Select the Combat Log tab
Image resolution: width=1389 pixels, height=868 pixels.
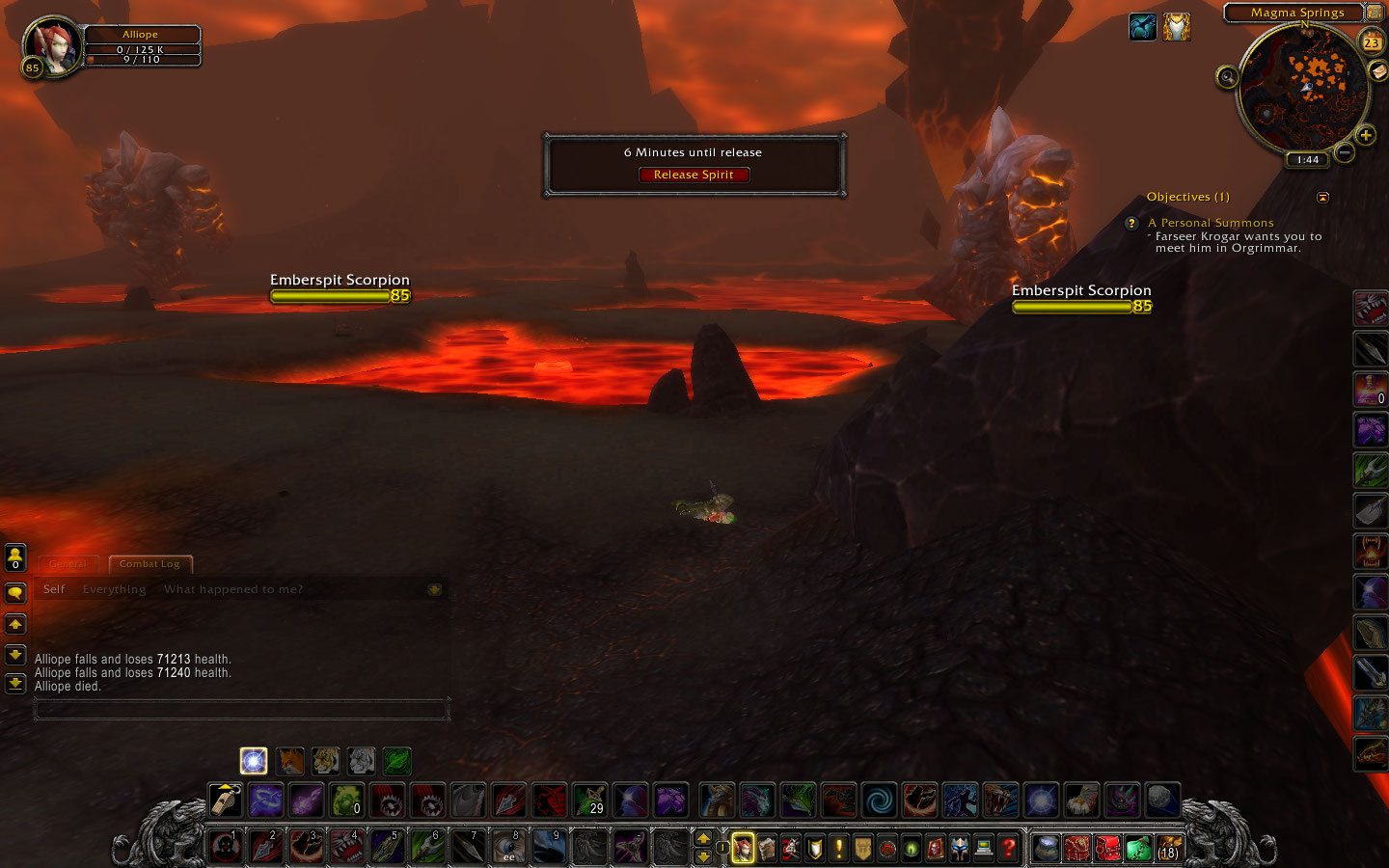pos(150,564)
